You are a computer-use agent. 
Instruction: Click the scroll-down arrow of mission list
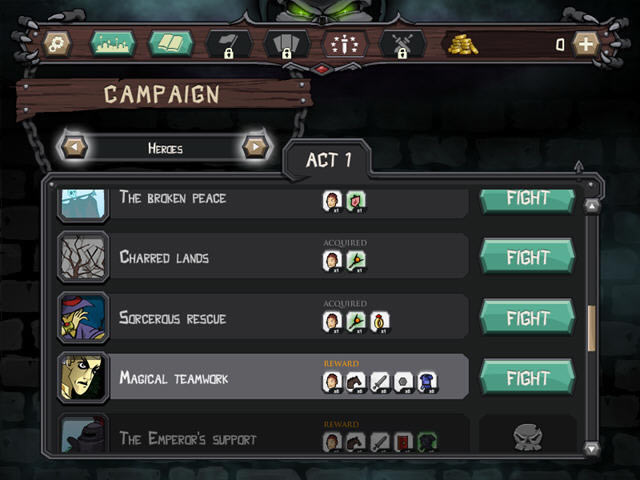(591, 449)
